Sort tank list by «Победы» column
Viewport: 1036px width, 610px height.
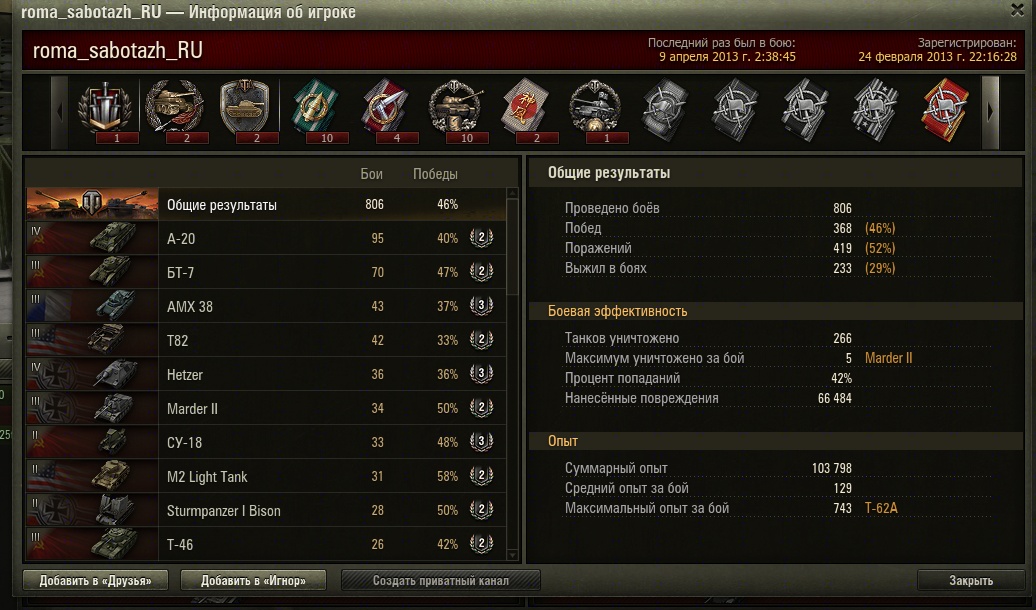click(x=435, y=174)
